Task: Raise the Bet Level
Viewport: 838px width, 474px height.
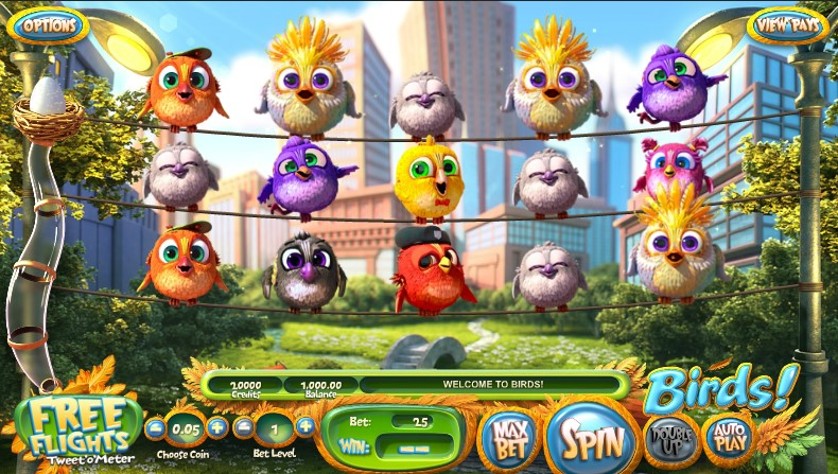Action: (305, 427)
